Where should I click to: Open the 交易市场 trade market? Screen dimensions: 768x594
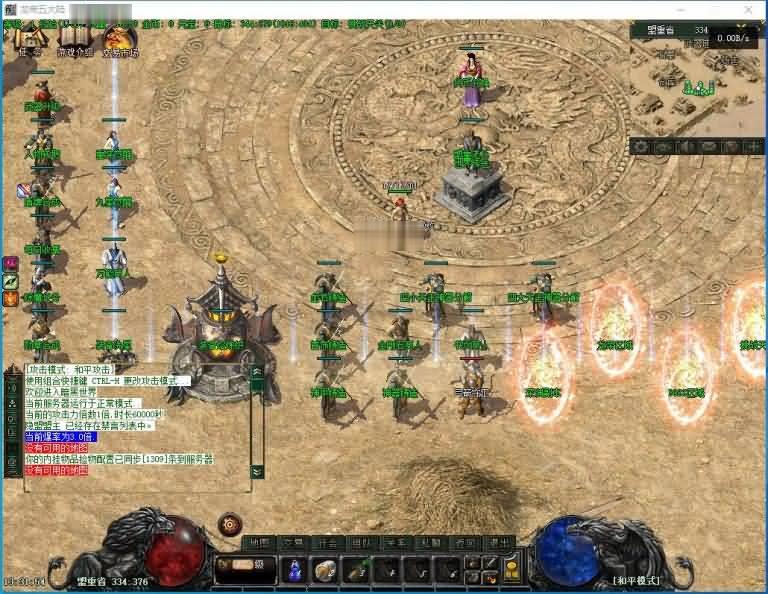click(120, 42)
